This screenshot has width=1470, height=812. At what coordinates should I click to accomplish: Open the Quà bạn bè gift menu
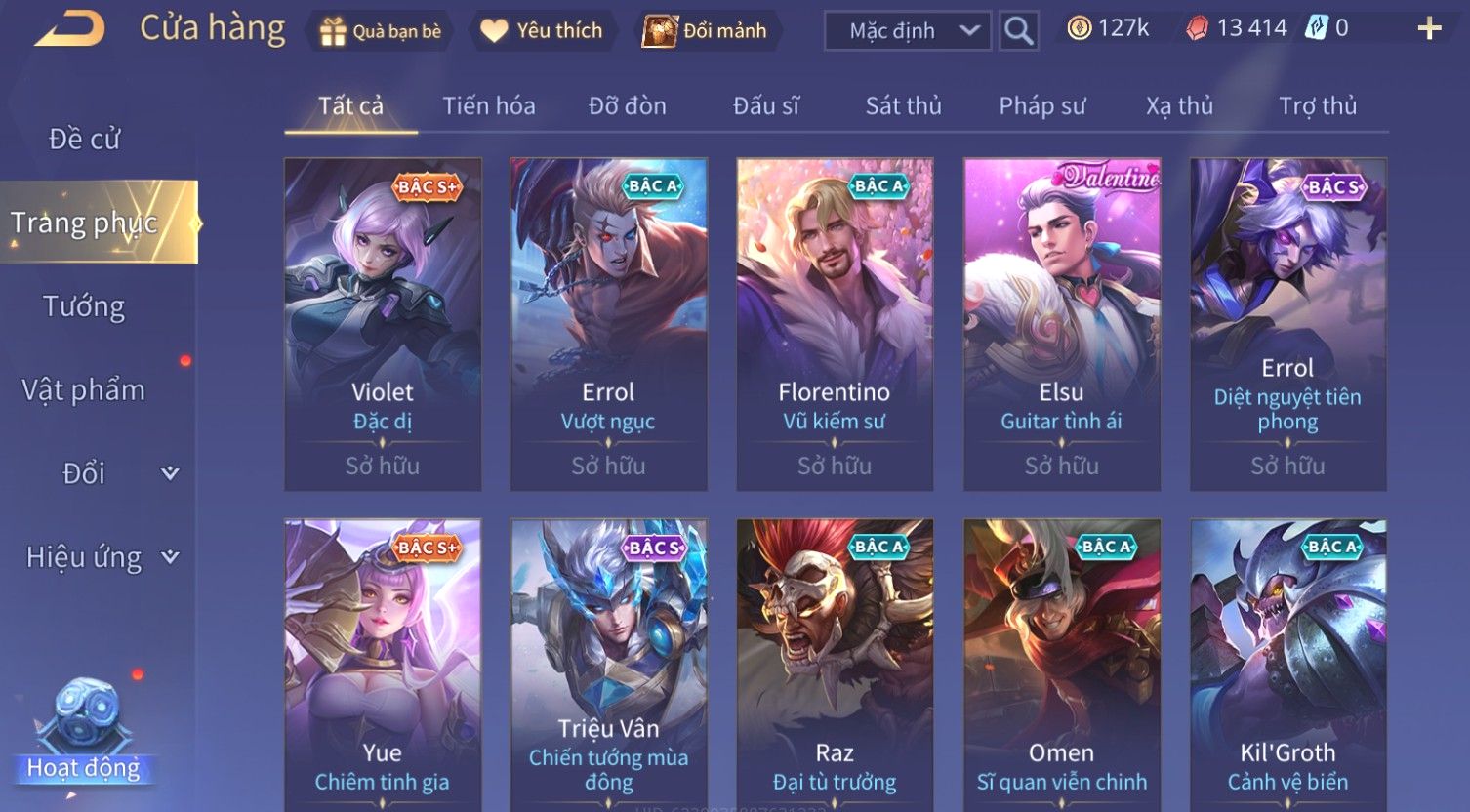tap(381, 31)
